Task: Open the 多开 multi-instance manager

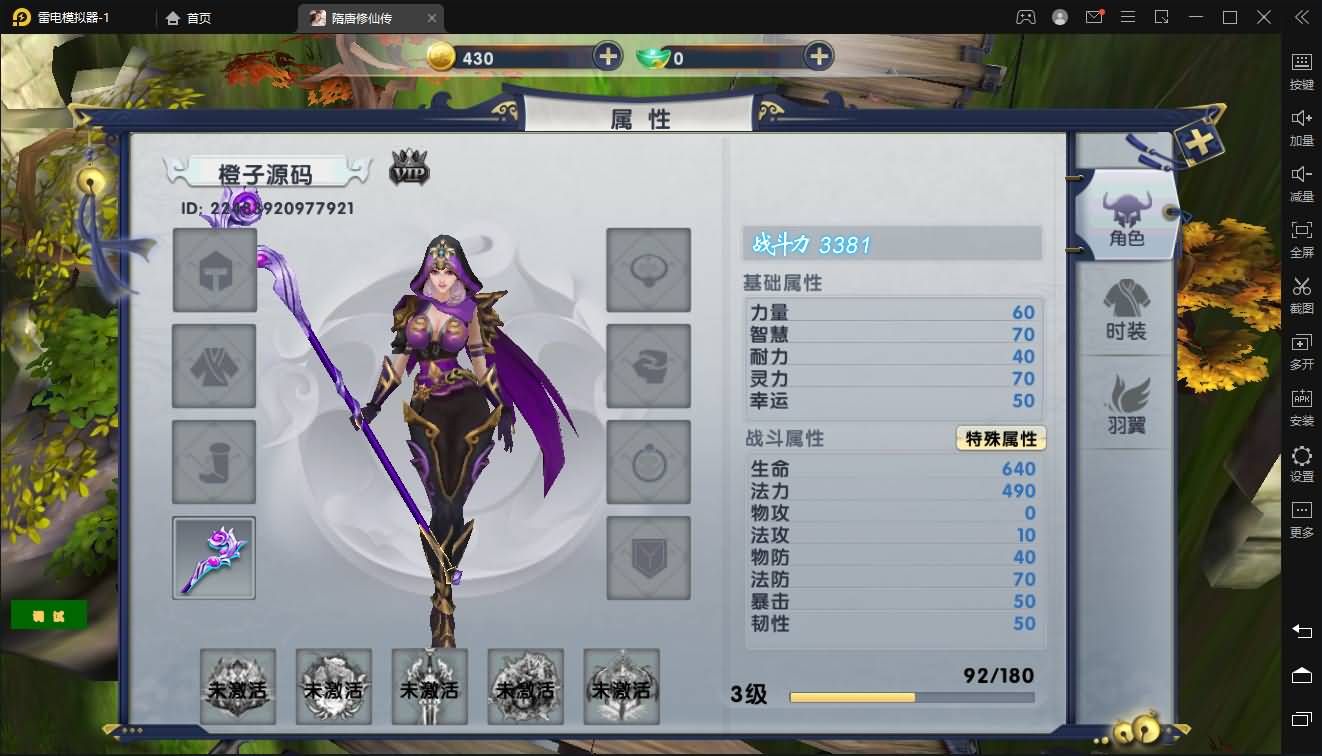Action: (1301, 351)
